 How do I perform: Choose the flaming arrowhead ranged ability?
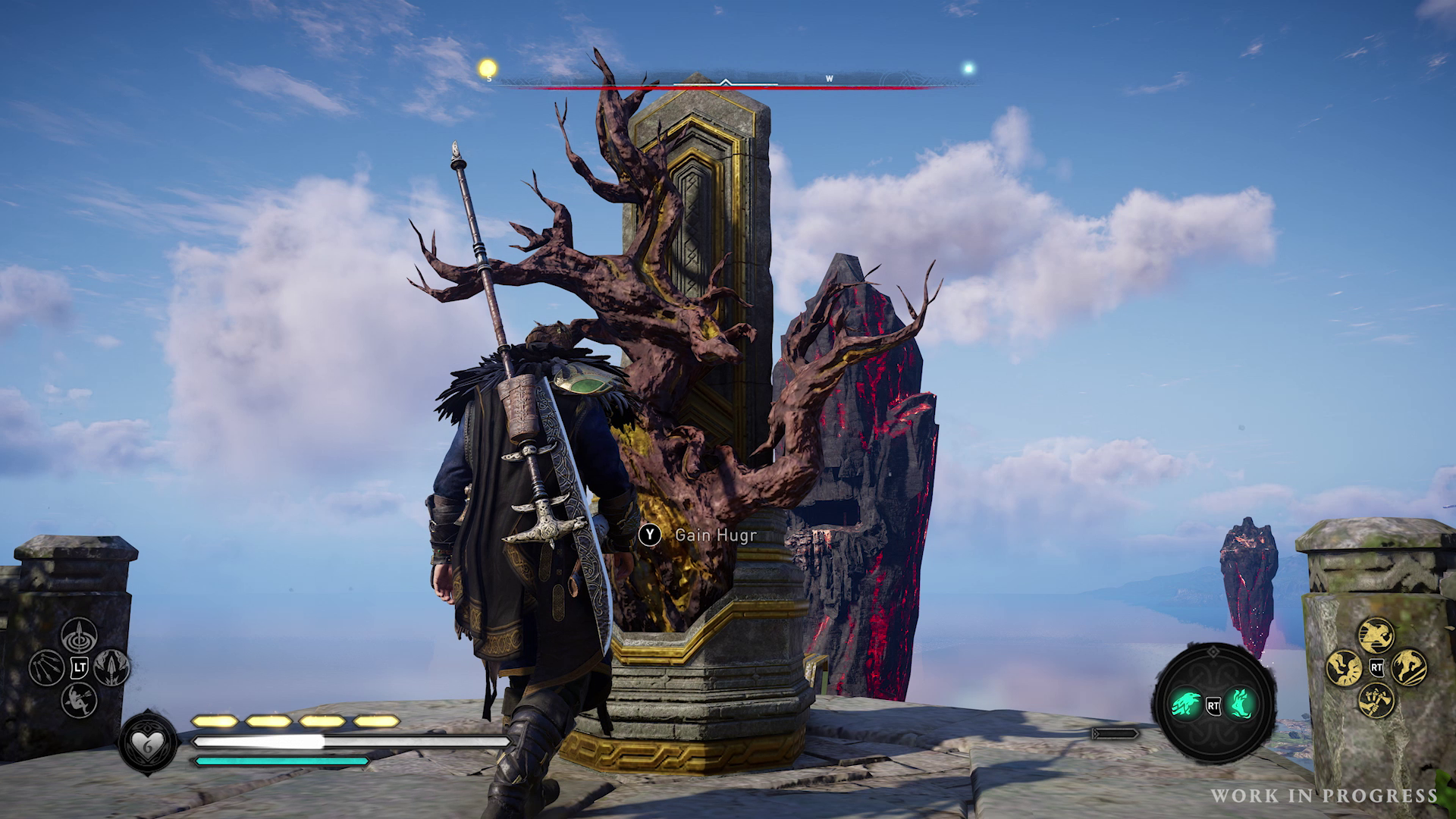(112, 667)
